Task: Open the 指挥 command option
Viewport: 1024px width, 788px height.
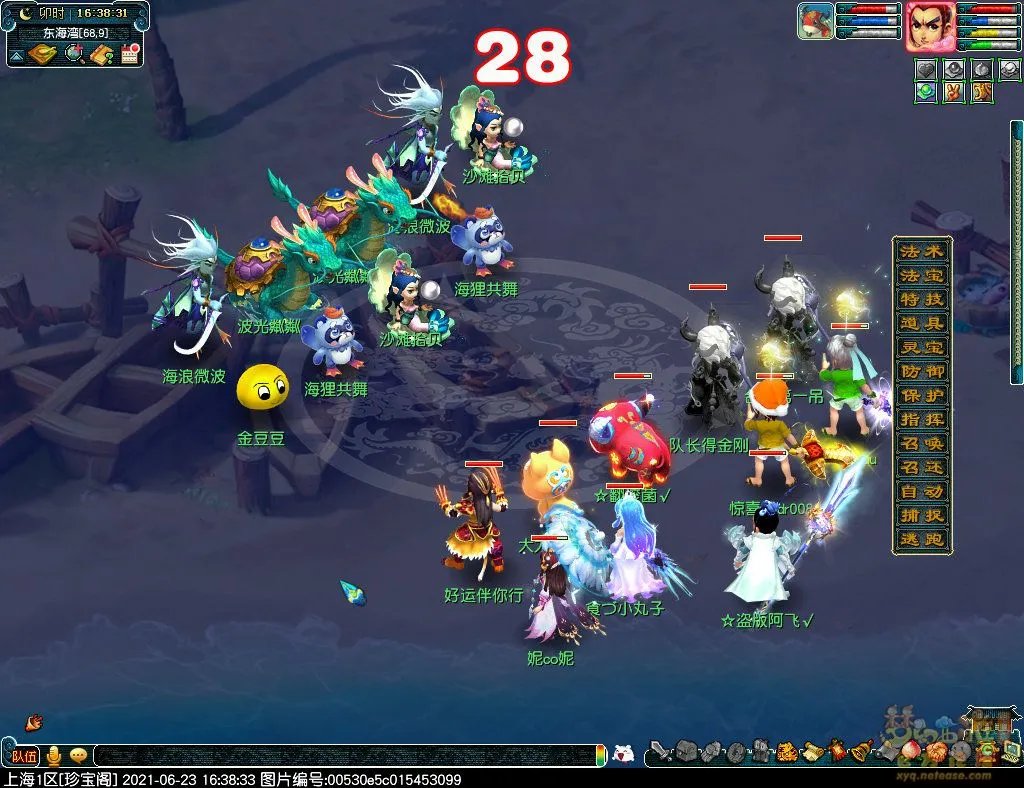Action: [921, 419]
